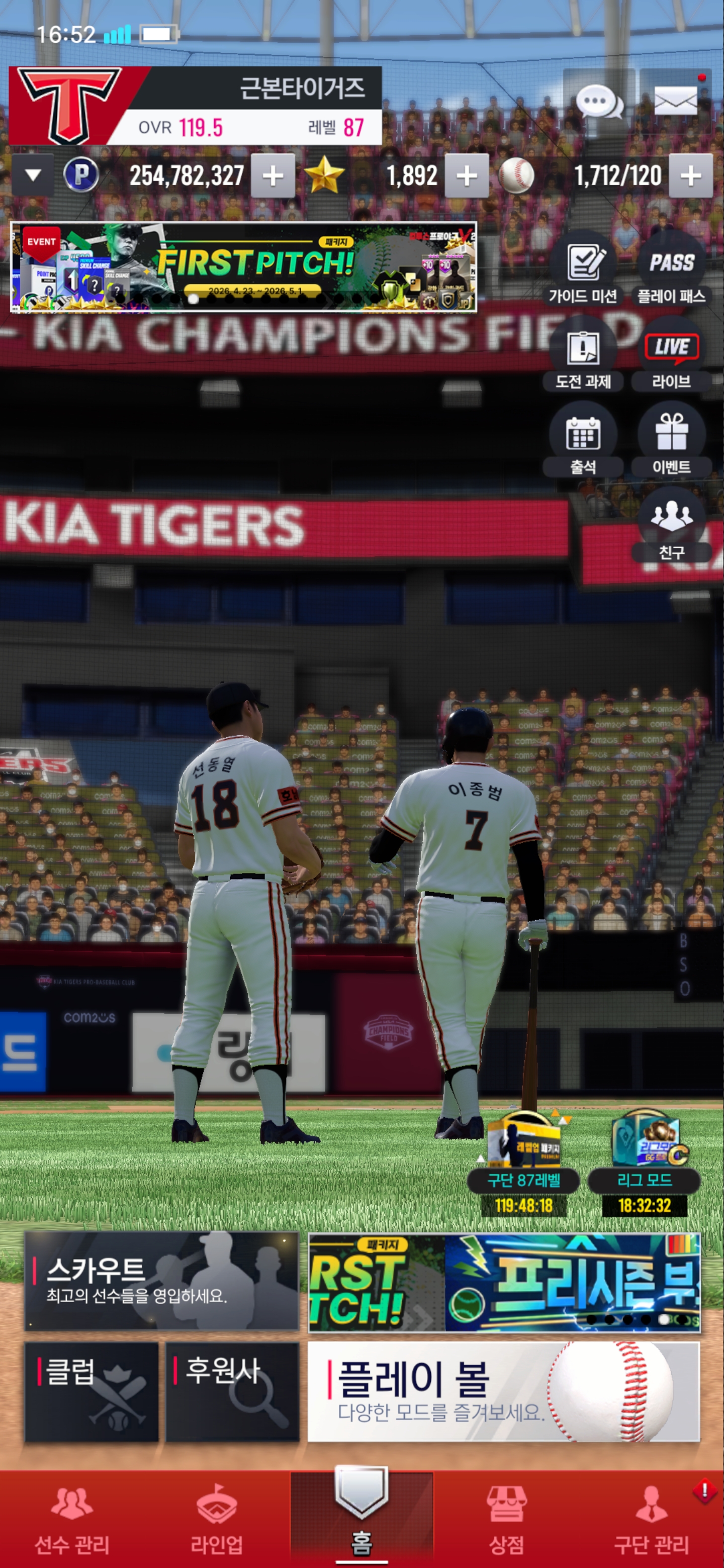Open the mailbox envelope icon
724x1568 pixels.
[x=675, y=101]
